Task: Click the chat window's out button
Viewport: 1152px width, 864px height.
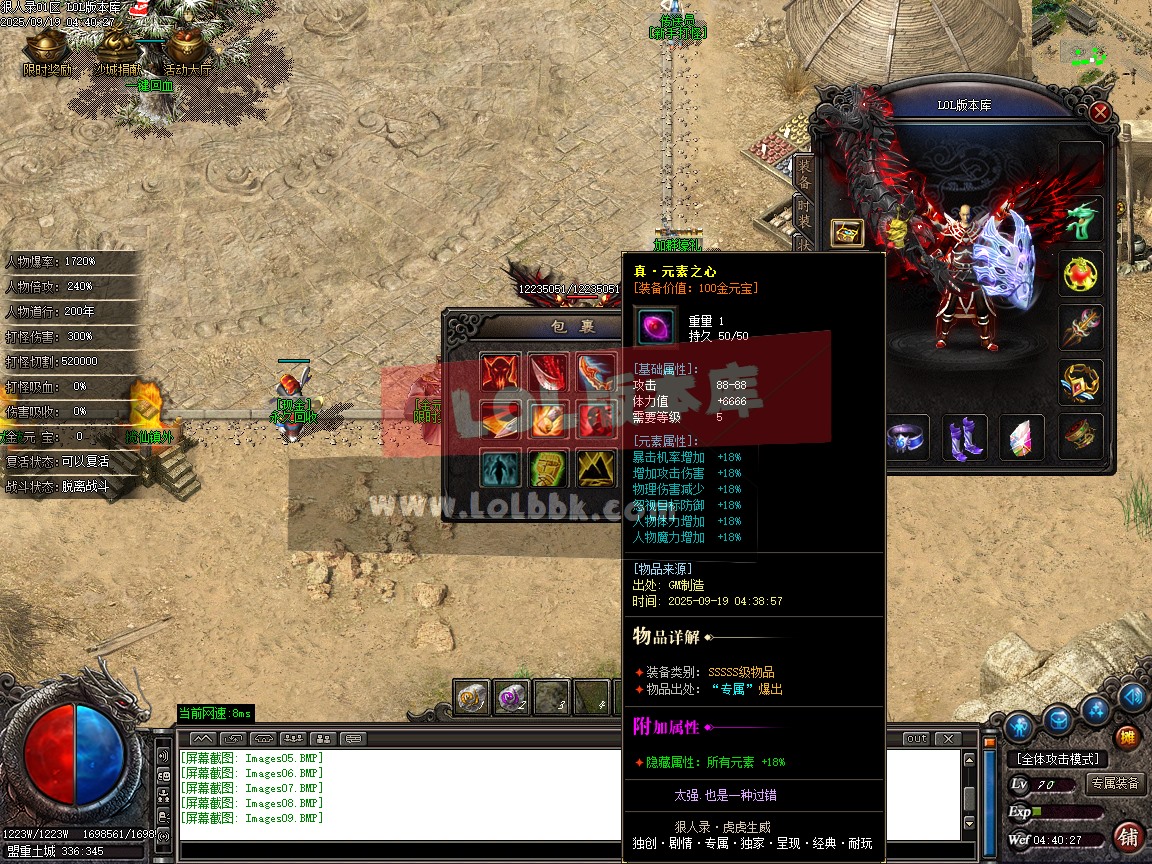Action: (916, 739)
